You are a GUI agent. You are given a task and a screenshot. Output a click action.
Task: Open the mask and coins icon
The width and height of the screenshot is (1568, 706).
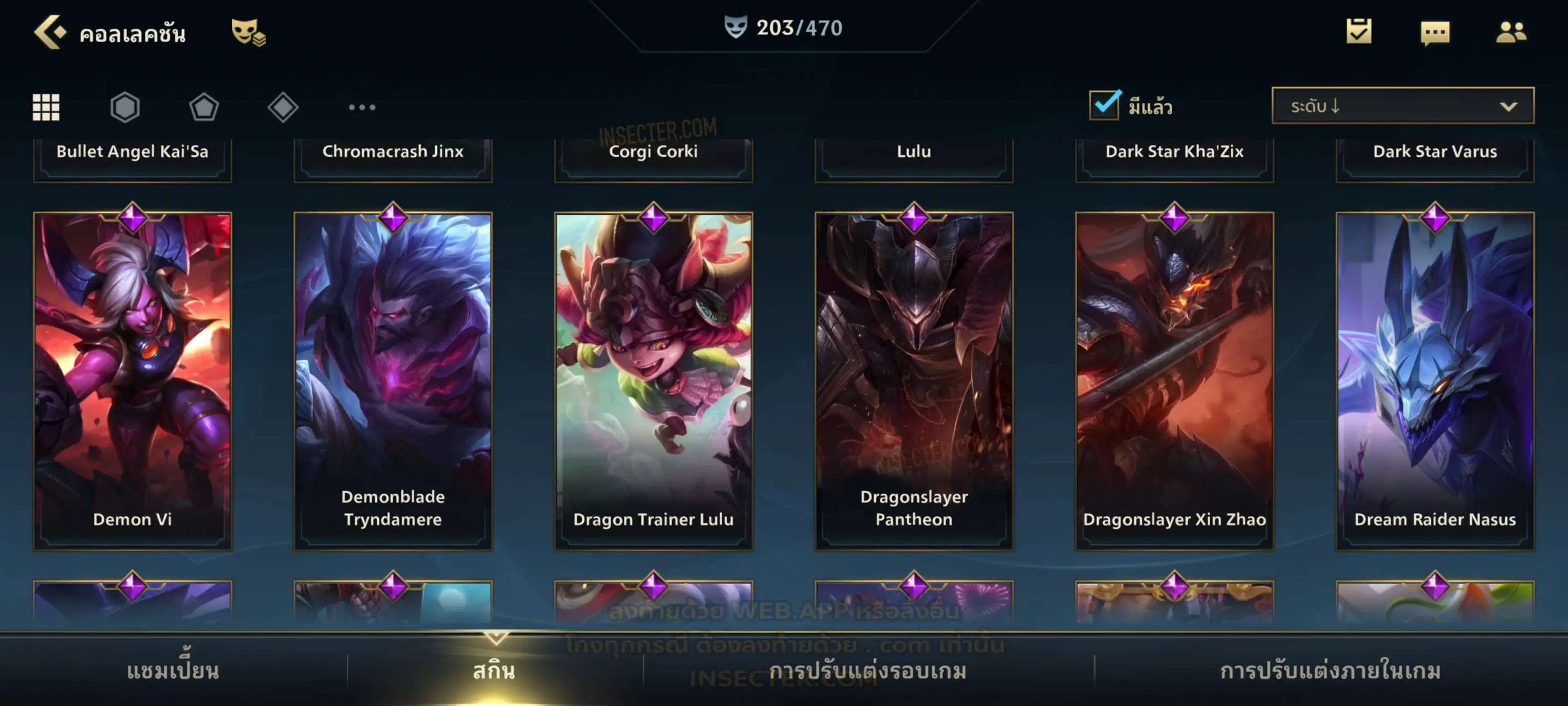[x=248, y=32]
